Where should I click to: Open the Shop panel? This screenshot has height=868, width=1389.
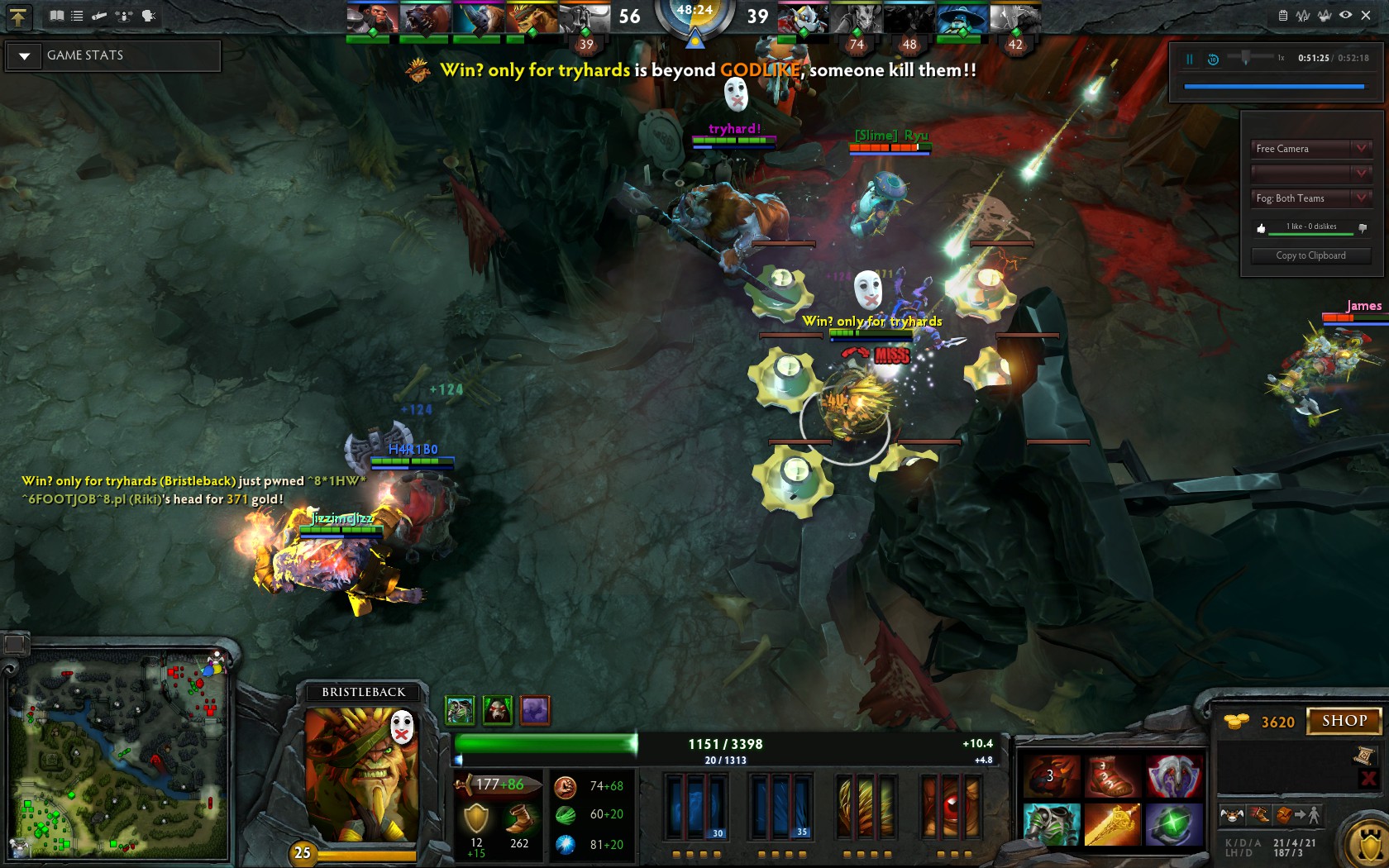point(1344,721)
